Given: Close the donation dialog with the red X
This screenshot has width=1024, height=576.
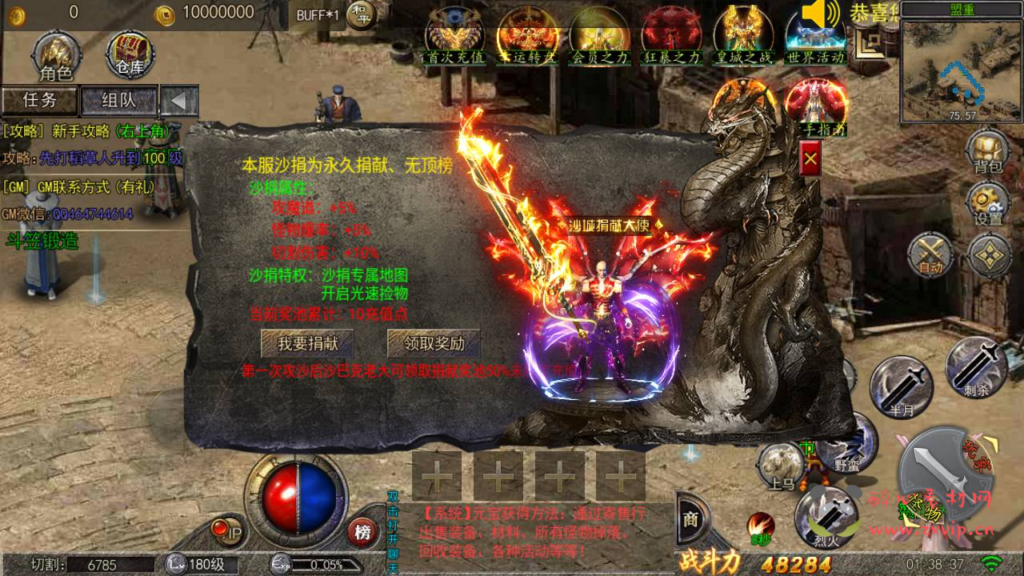Looking at the screenshot, I should point(811,159).
